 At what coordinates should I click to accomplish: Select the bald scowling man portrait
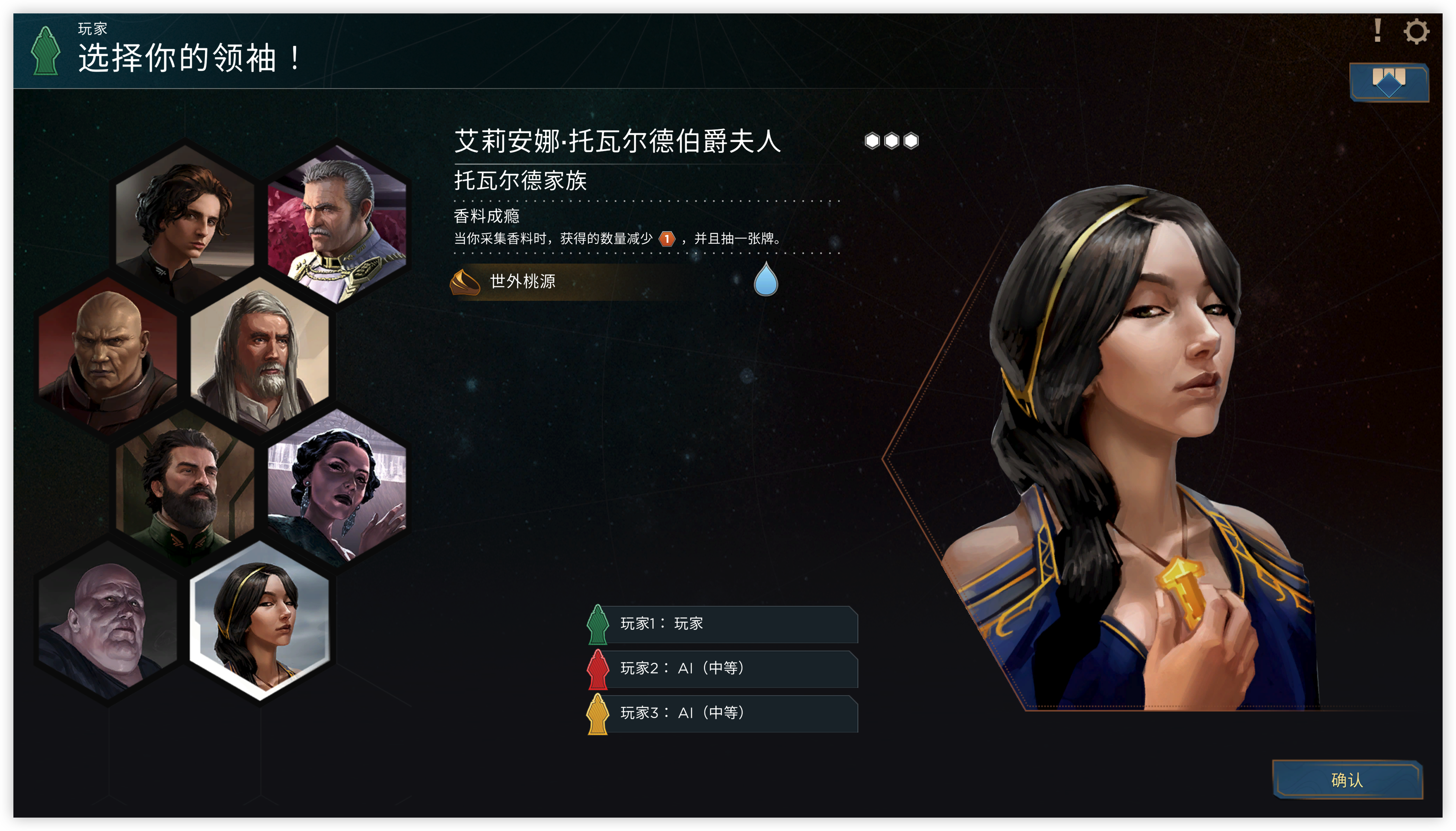click(x=108, y=354)
